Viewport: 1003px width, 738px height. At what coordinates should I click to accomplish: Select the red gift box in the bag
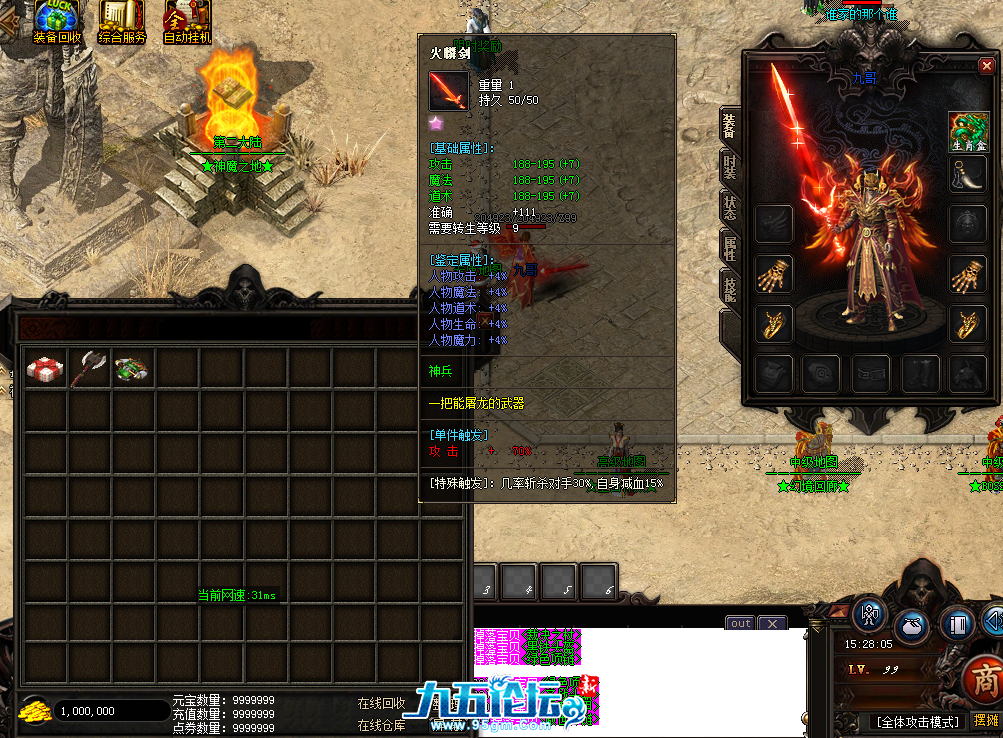coord(45,368)
